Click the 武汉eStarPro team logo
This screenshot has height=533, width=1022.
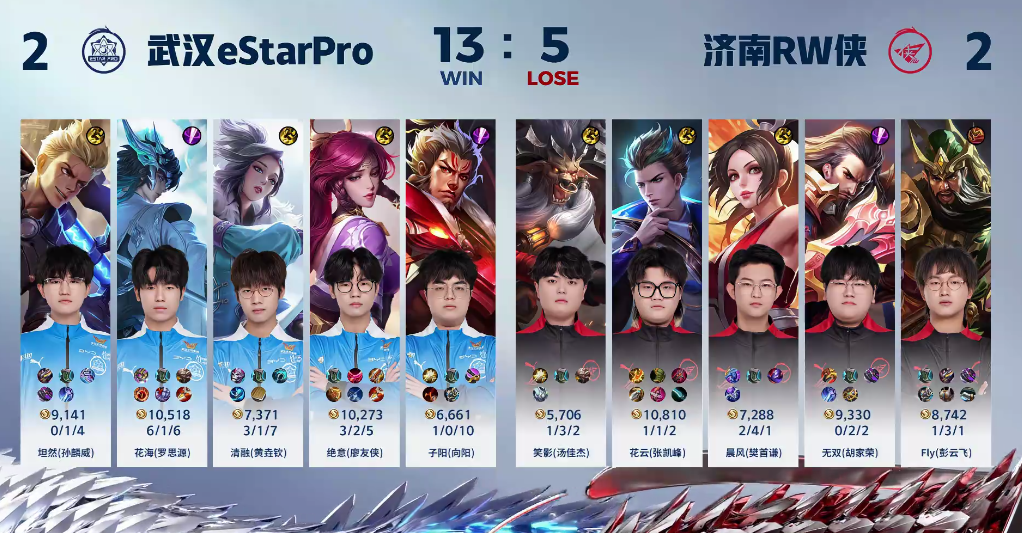tap(103, 52)
